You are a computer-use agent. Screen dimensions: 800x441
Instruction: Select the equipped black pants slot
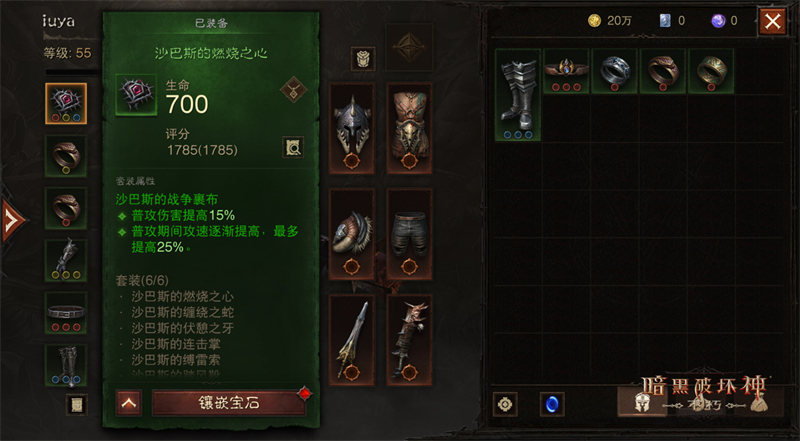(x=409, y=231)
